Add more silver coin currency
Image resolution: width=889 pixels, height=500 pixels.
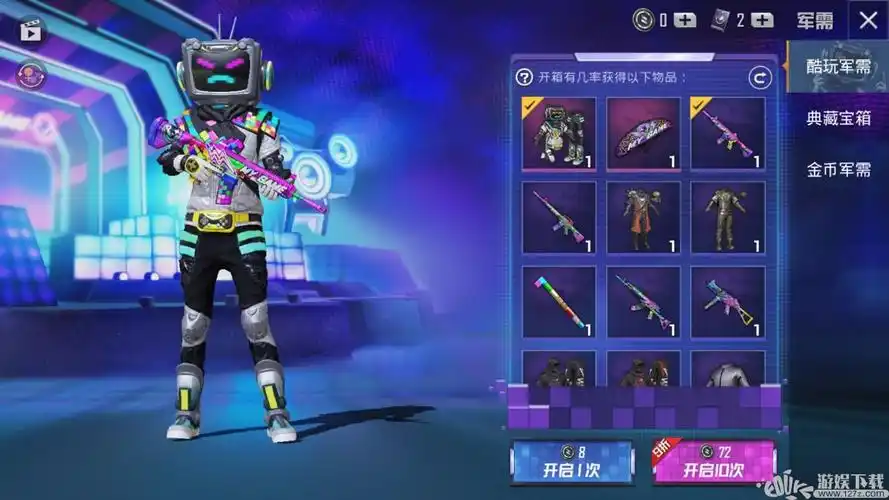[684, 19]
